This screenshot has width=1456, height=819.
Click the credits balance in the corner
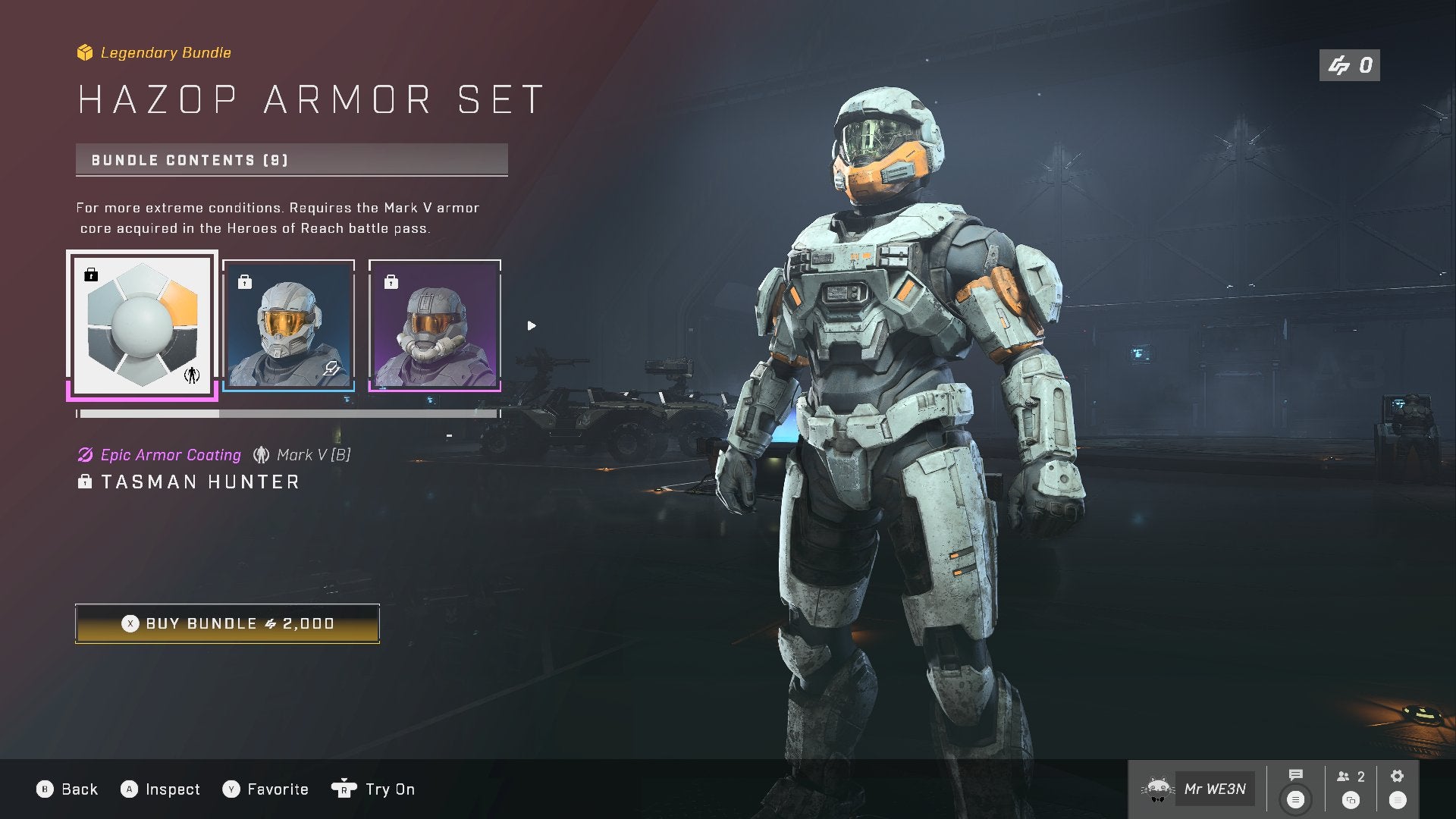pos(1349,66)
